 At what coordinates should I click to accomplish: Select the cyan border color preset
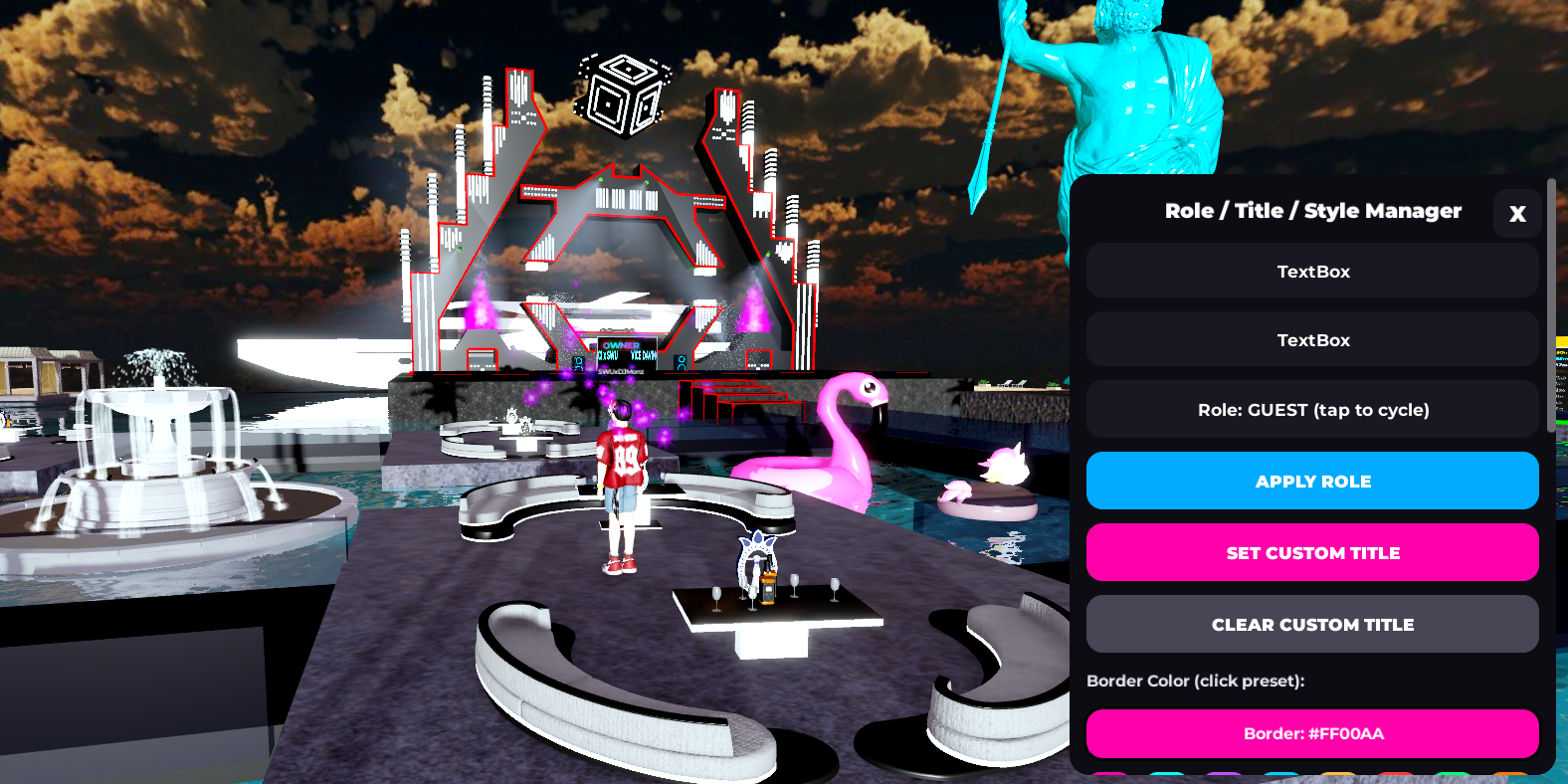[x=1169, y=776]
